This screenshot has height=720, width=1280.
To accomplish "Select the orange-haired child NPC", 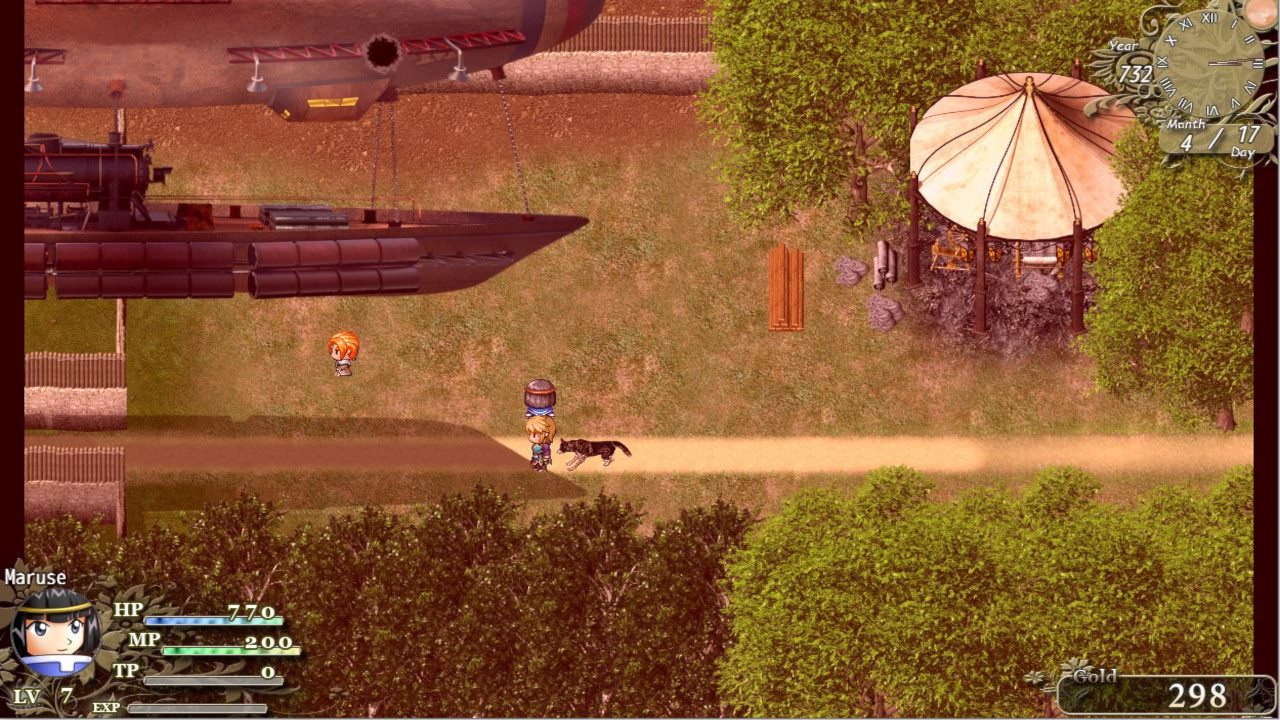I will 343,352.
